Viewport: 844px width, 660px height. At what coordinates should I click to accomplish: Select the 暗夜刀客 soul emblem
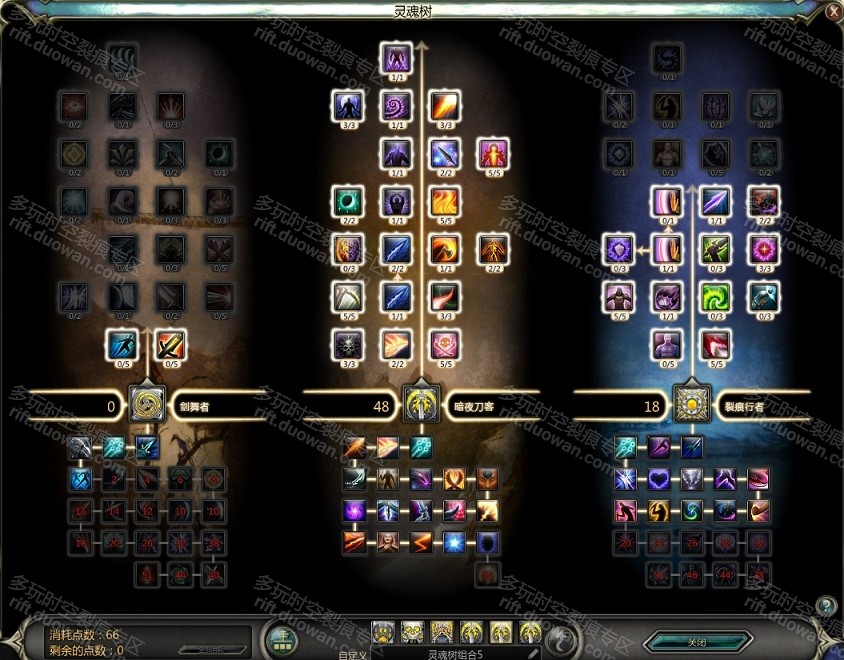tap(420, 404)
